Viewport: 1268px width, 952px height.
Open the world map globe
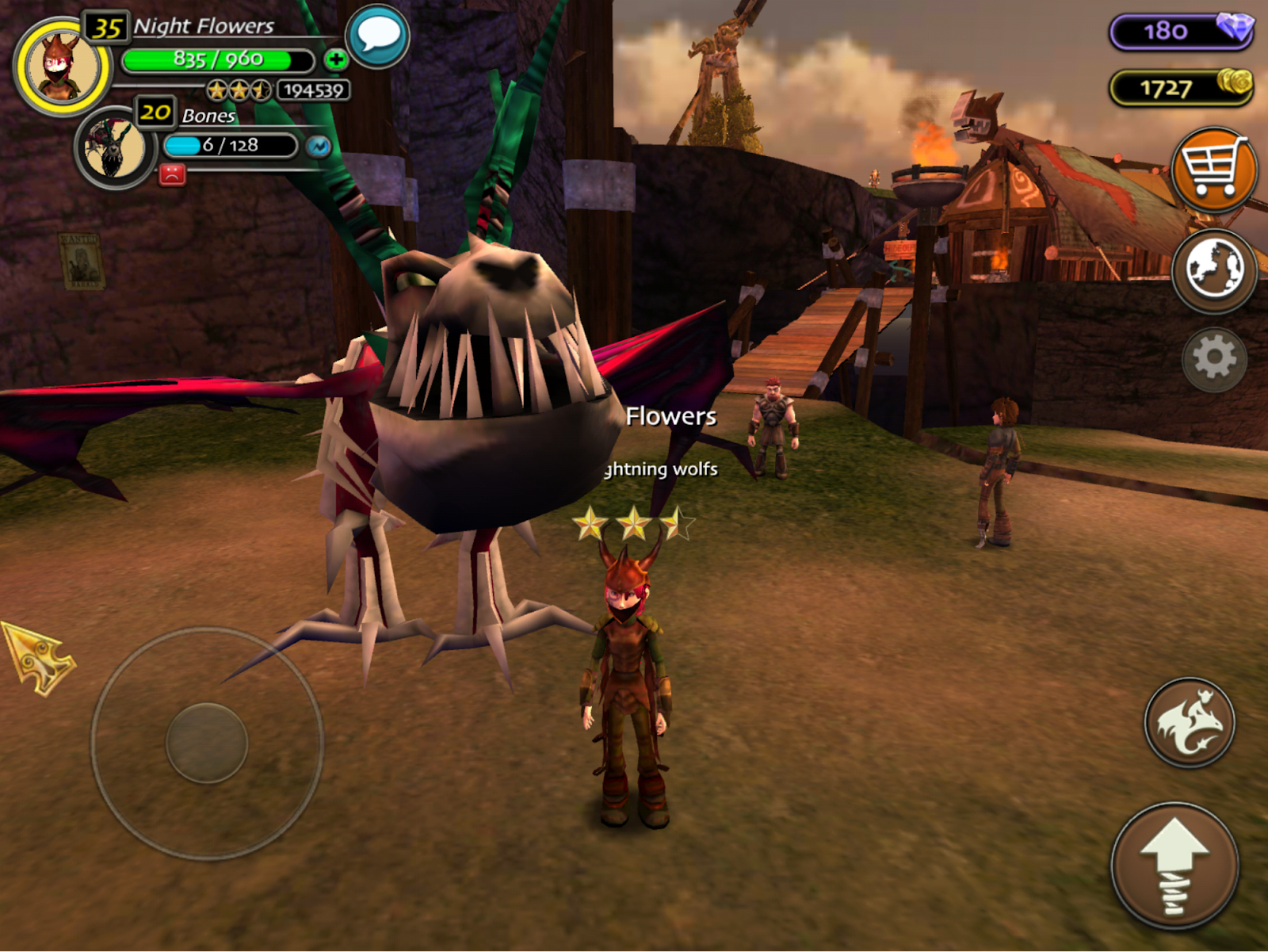pos(1213,270)
